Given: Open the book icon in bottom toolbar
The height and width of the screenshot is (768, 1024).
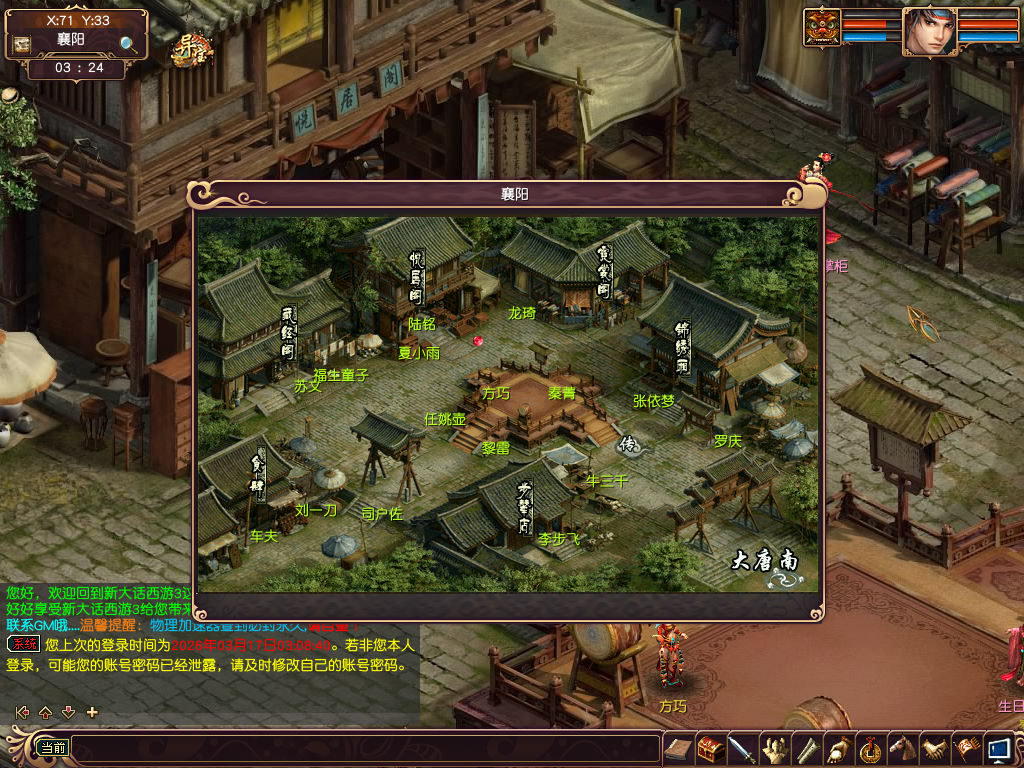Looking at the screenshot, I should [x=678, y=749].
